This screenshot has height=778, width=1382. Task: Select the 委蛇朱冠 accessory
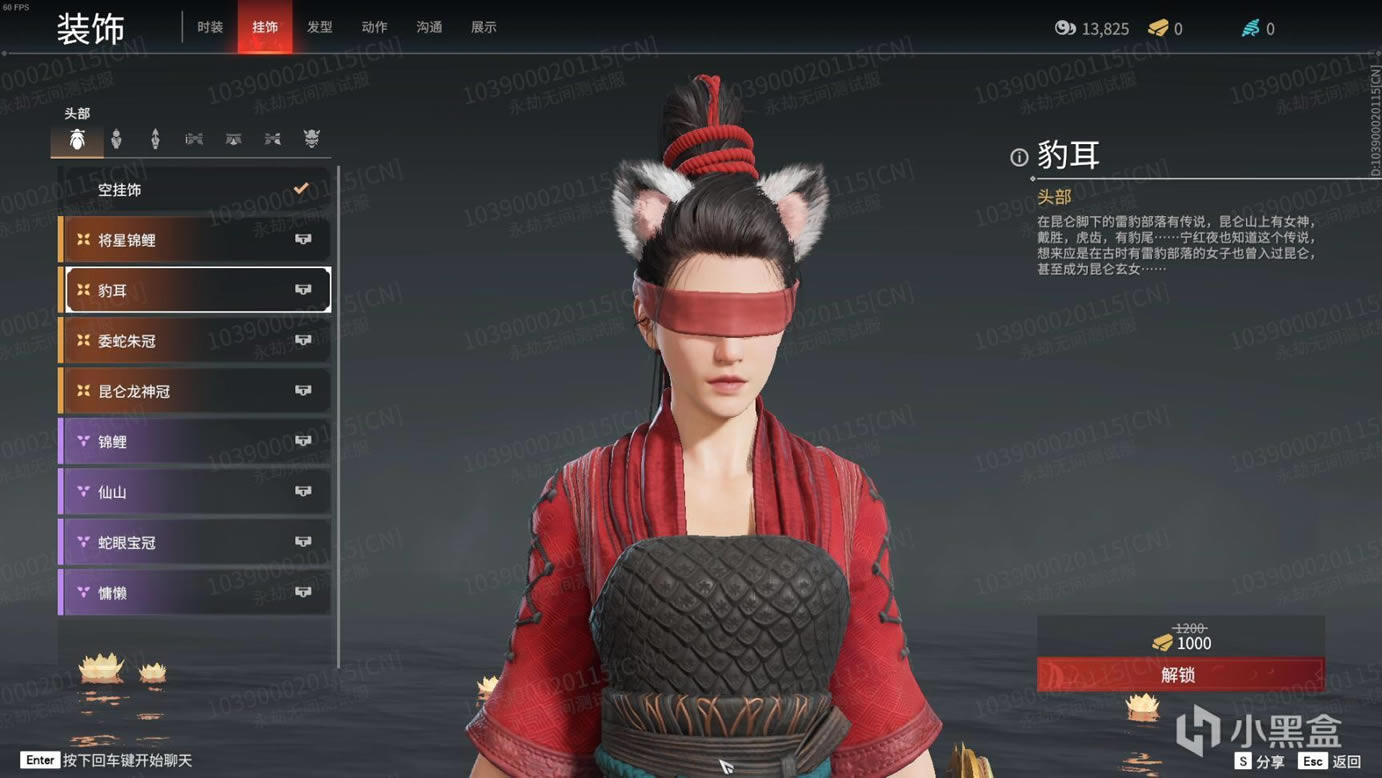tap(195, 341)
